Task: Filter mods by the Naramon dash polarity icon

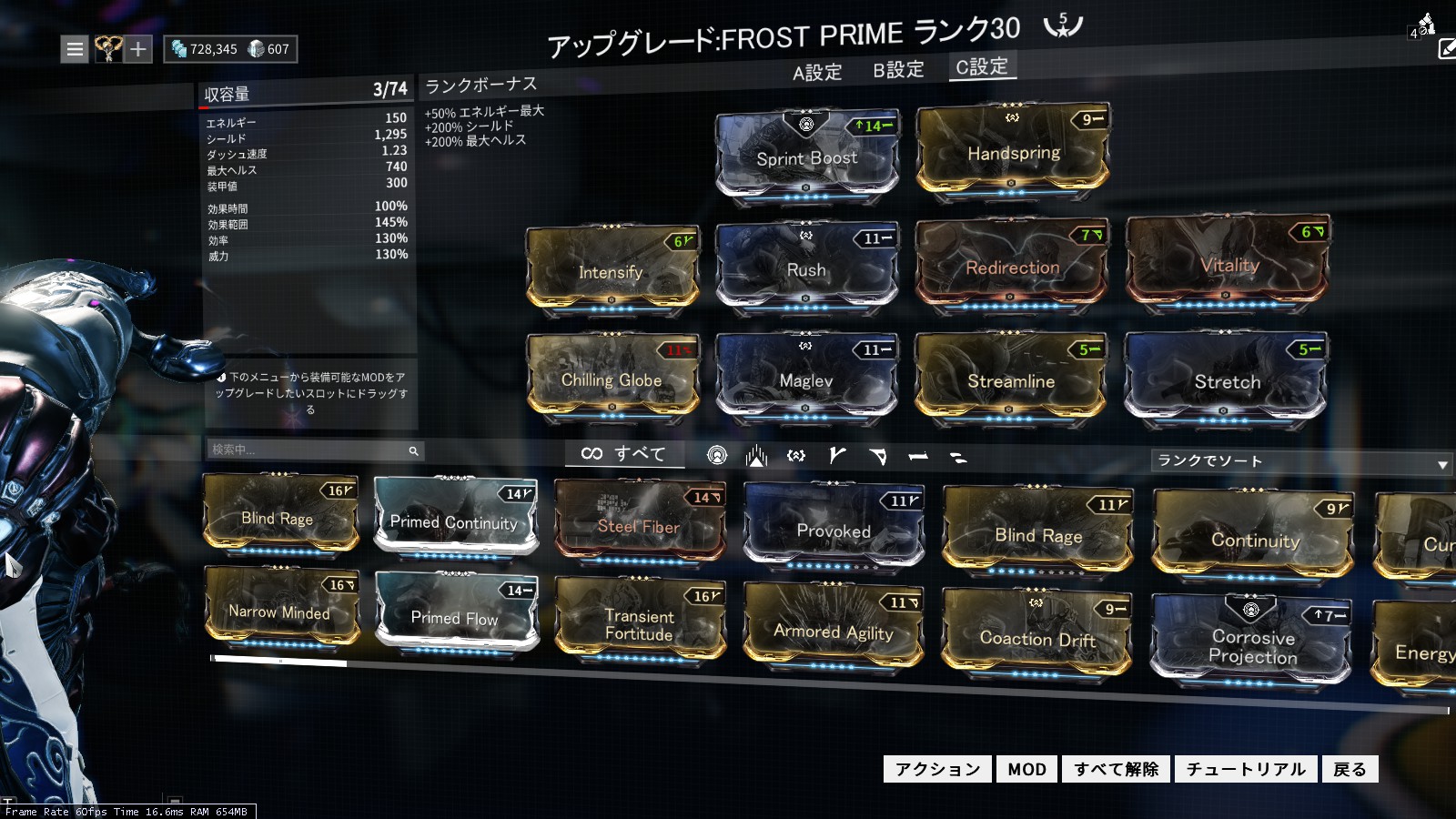Action: (917, 455)
